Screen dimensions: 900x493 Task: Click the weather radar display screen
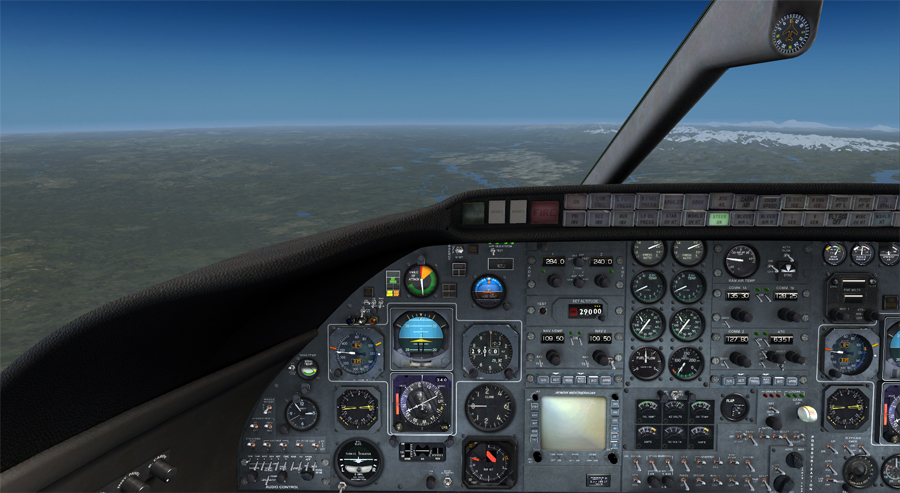point(573,424)
